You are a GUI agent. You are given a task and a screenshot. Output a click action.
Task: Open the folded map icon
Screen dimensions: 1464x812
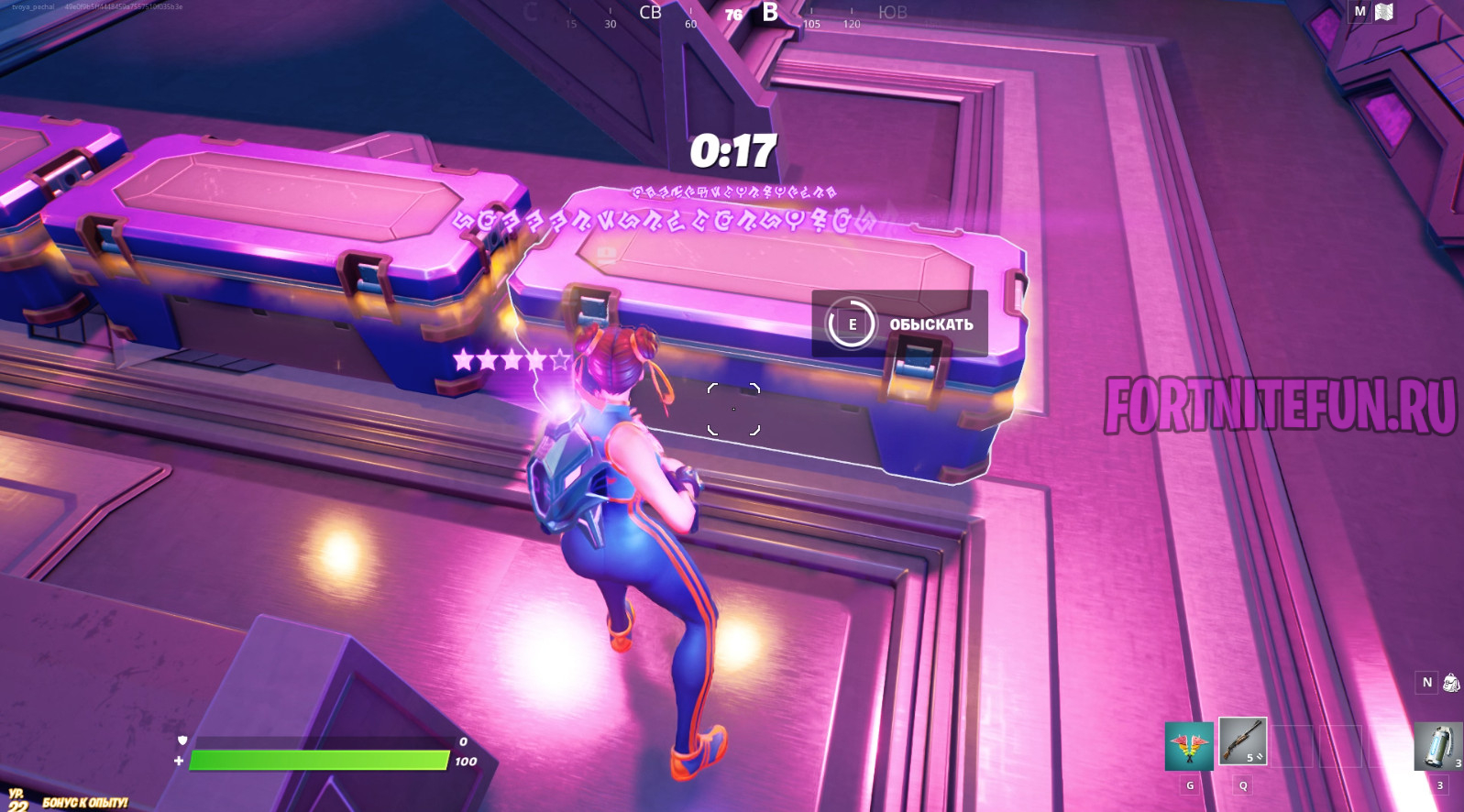pyautogui.click(x=1384, y=12)
